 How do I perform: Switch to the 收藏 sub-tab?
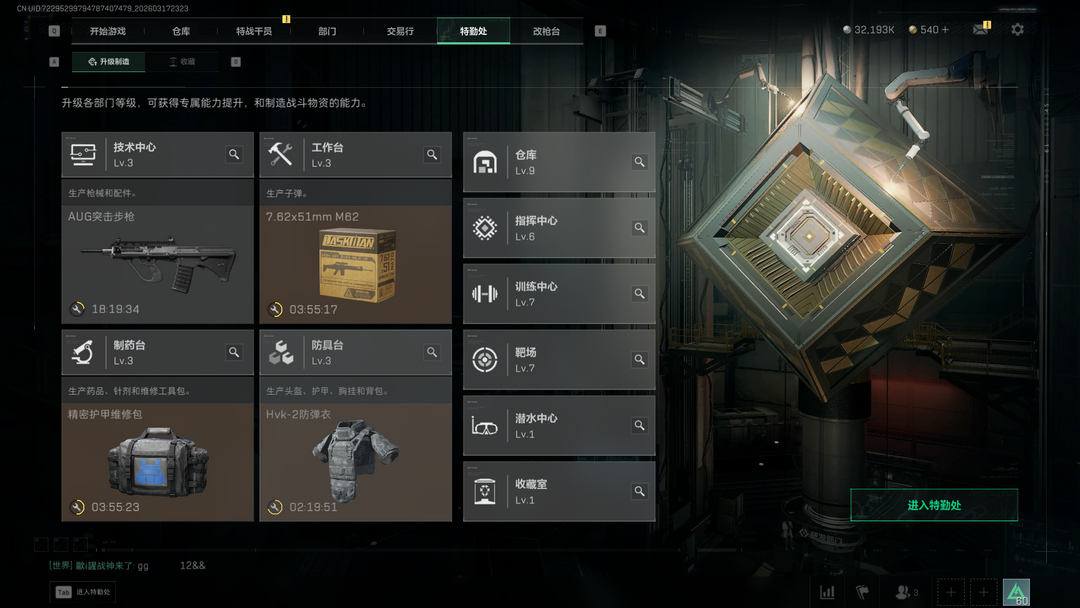(181, 62)
